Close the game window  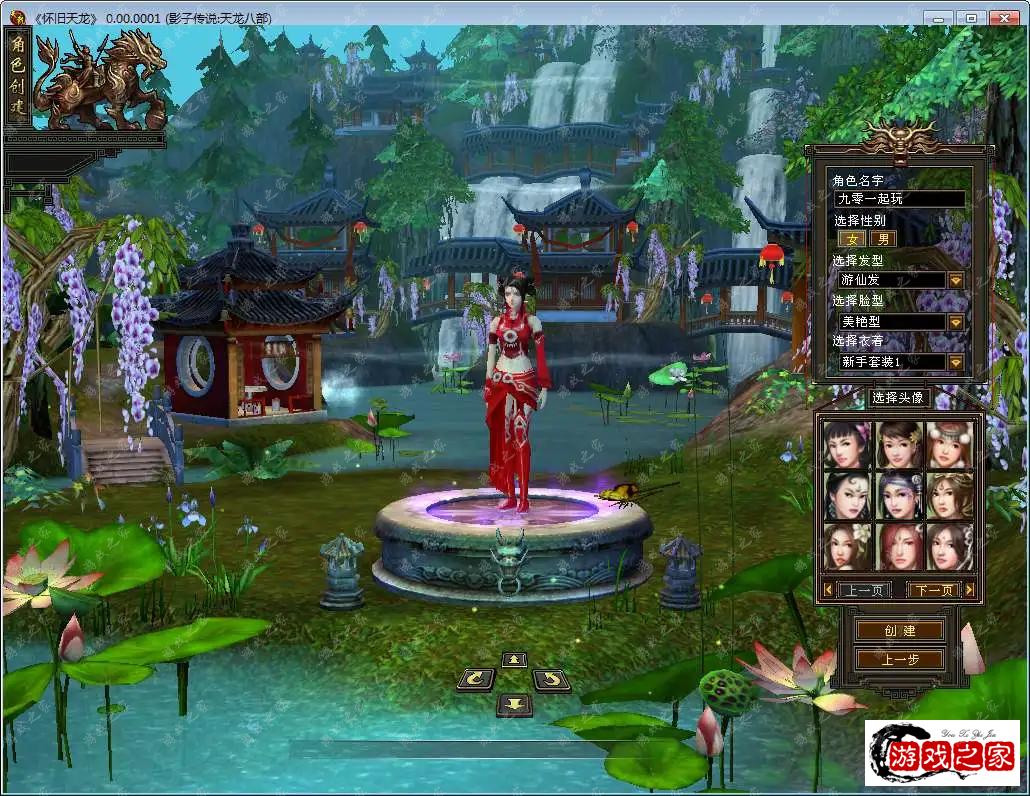(x=1003, y=18)
